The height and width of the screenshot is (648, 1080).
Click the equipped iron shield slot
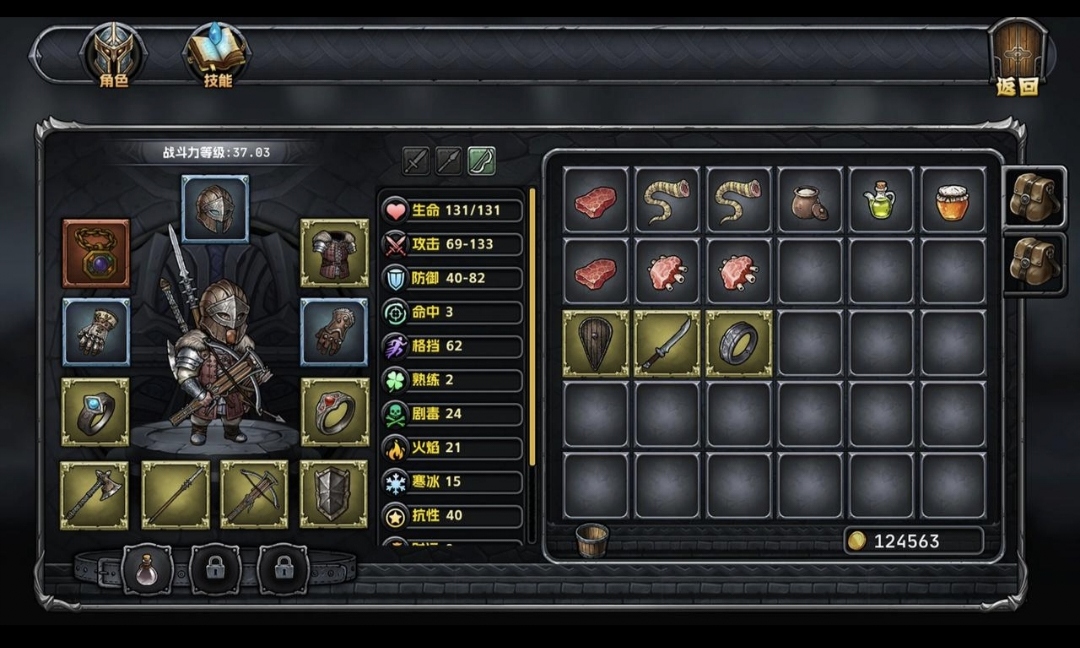click(x=334, y=494)
